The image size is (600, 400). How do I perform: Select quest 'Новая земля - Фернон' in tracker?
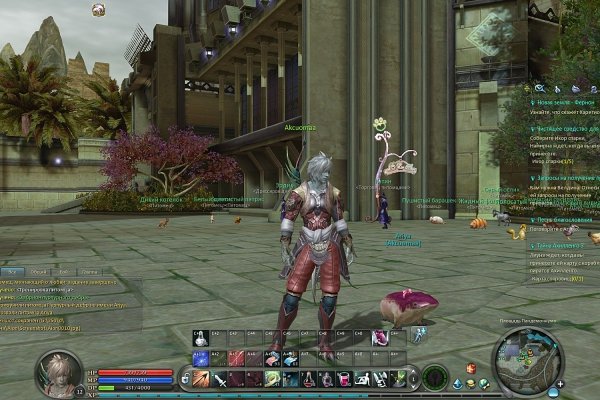[561, 102]
